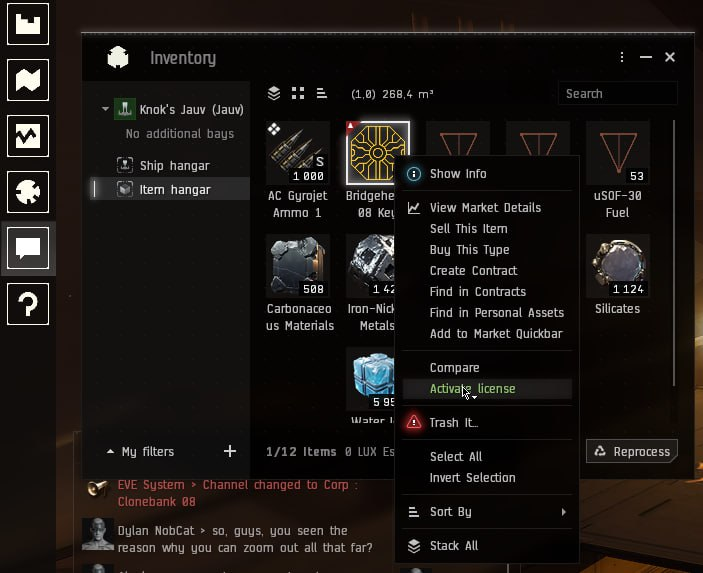Click the Reprocess button
This screenshot has width=703, height=573.
coord(632,452)
